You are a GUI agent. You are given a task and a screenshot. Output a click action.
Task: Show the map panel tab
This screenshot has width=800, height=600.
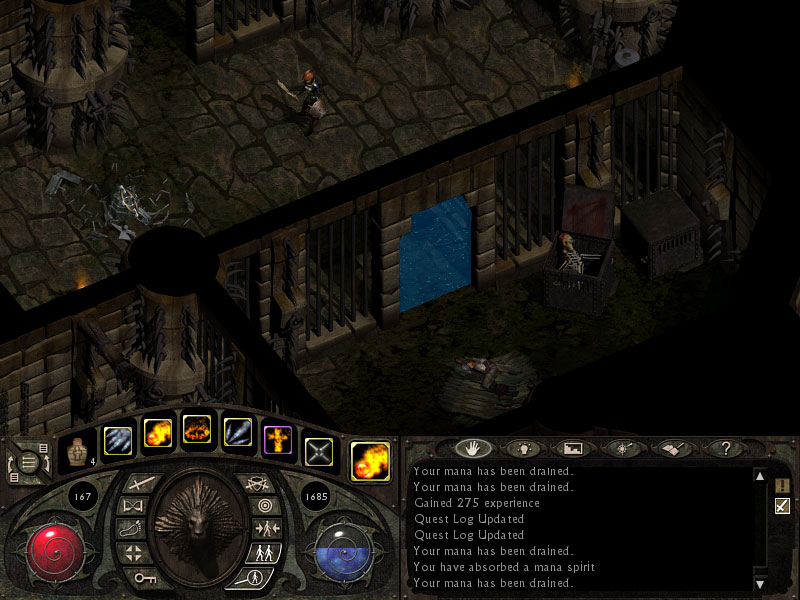[574, 449]
